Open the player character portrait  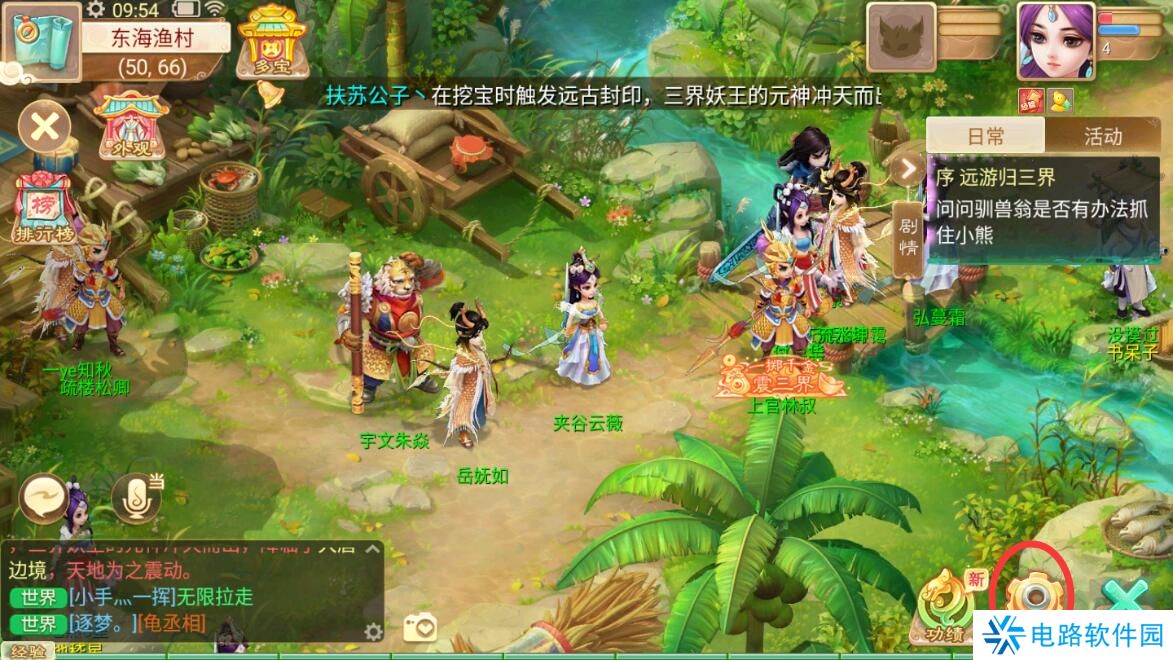[1054, 40]
